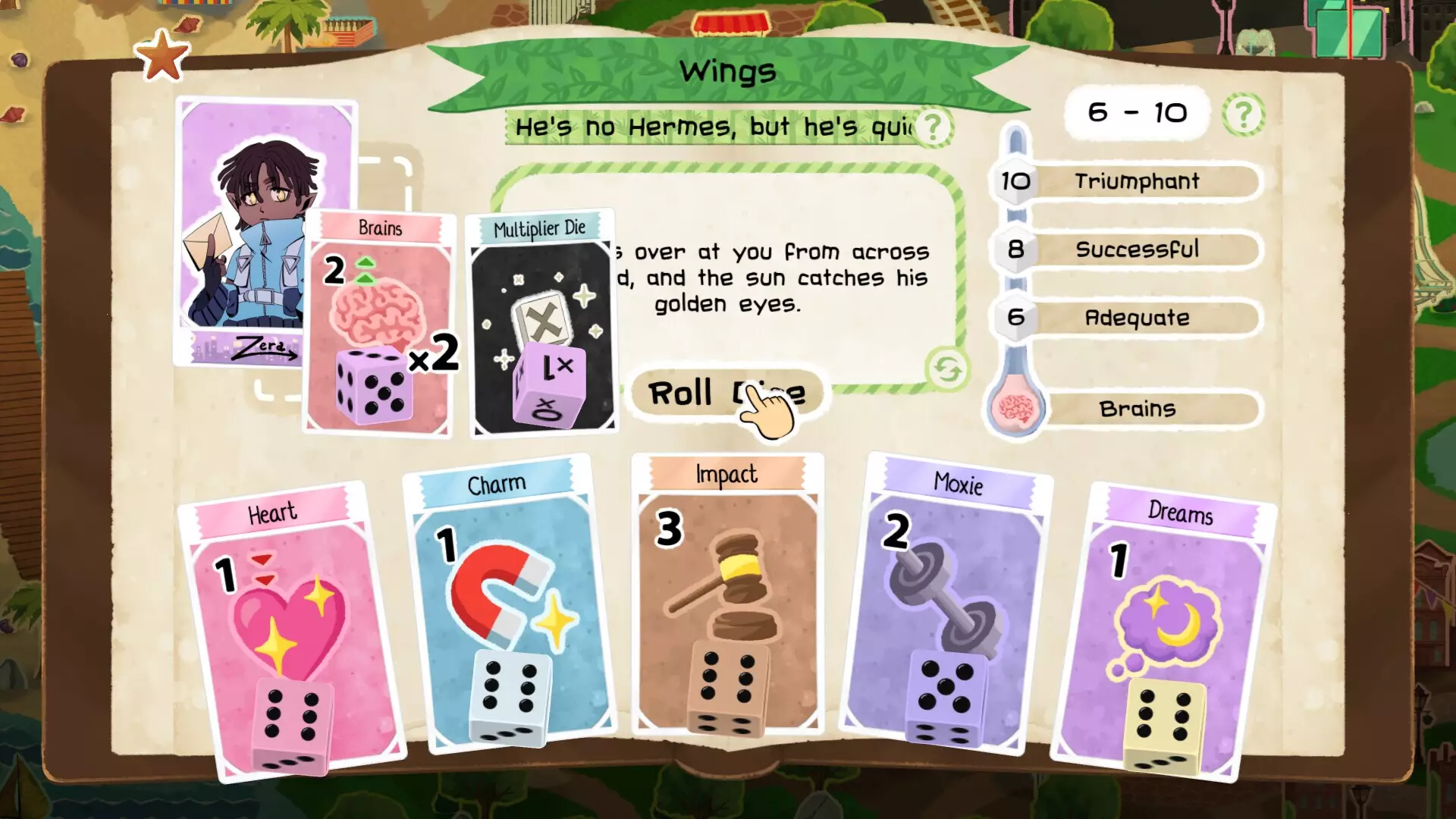Select the Adequate outcome row

click(1135, 318)
